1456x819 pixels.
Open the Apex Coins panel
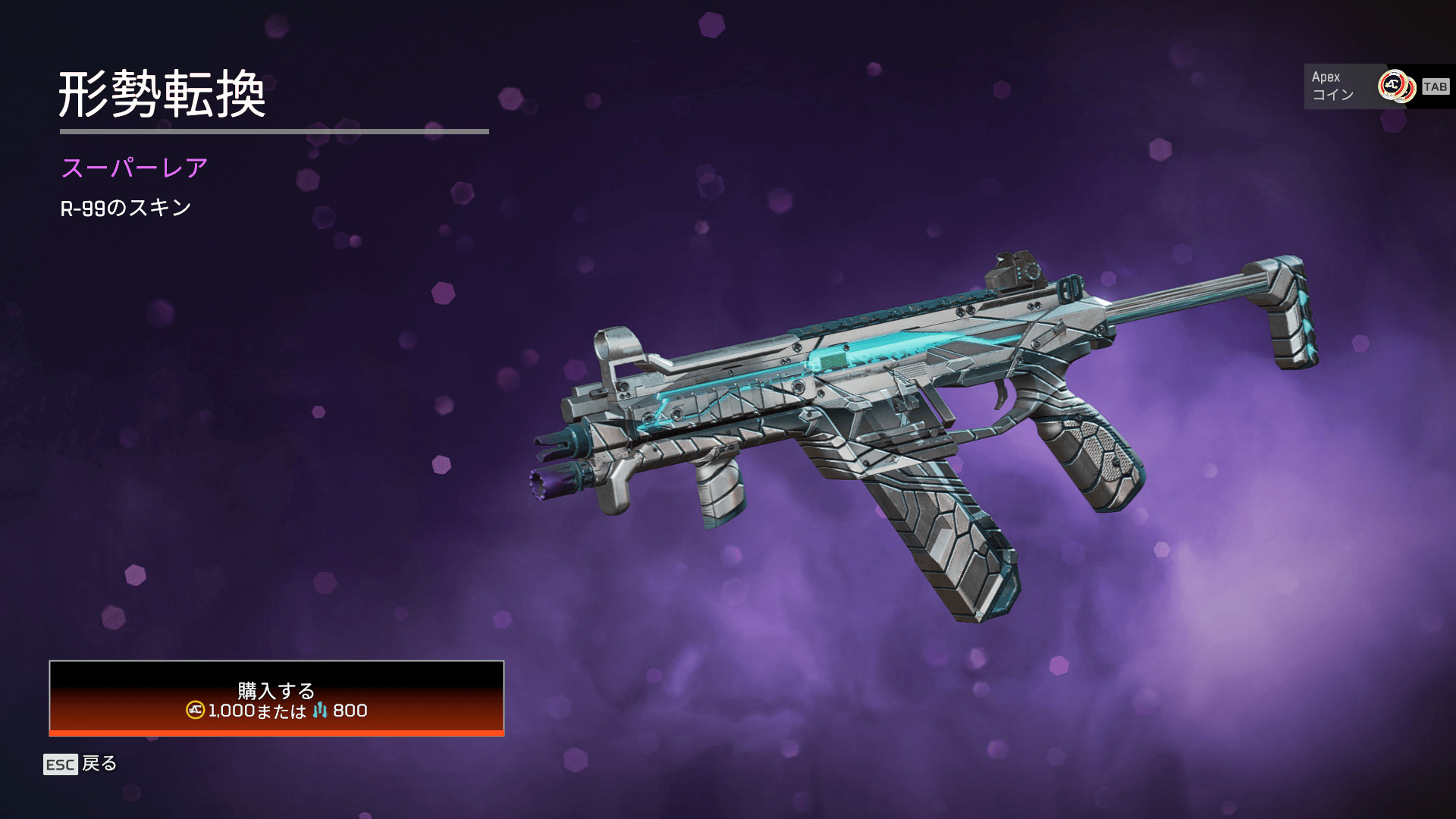pyautogui.click(x=1377, y=86)
